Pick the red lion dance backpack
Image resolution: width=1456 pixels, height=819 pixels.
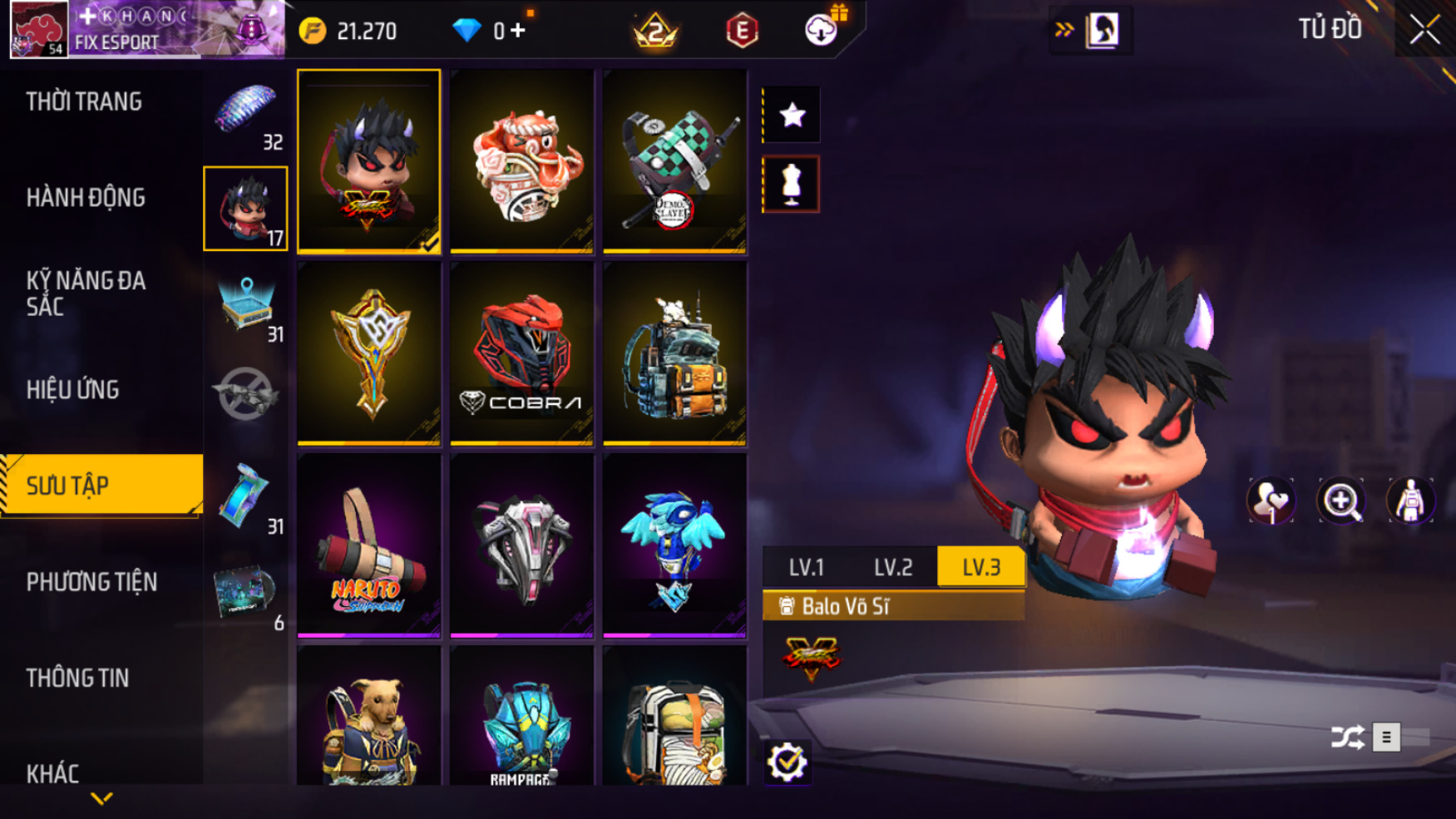tap(521, 161)
